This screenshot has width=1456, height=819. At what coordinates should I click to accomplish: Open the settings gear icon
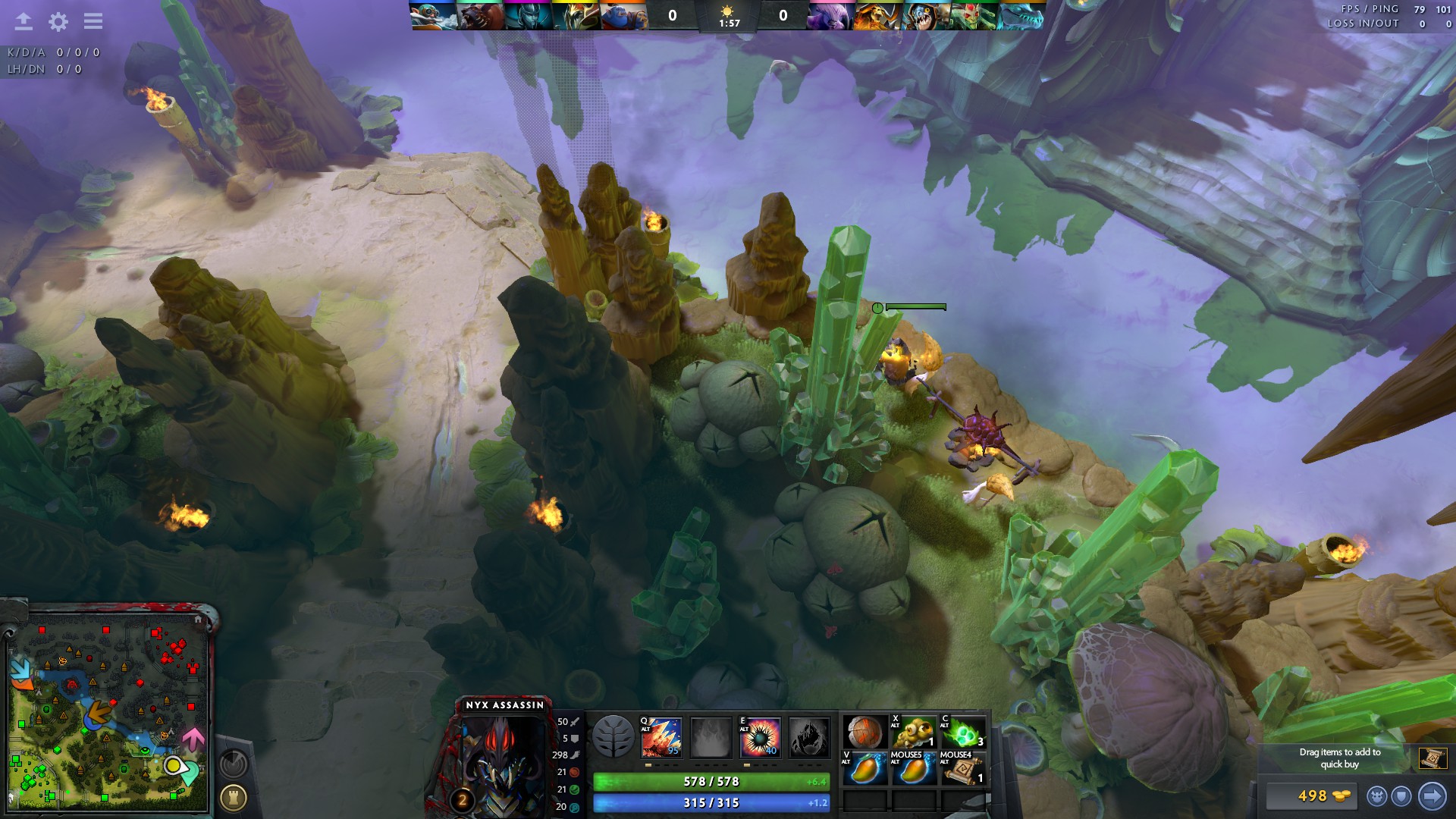click(x=58, y=22)
